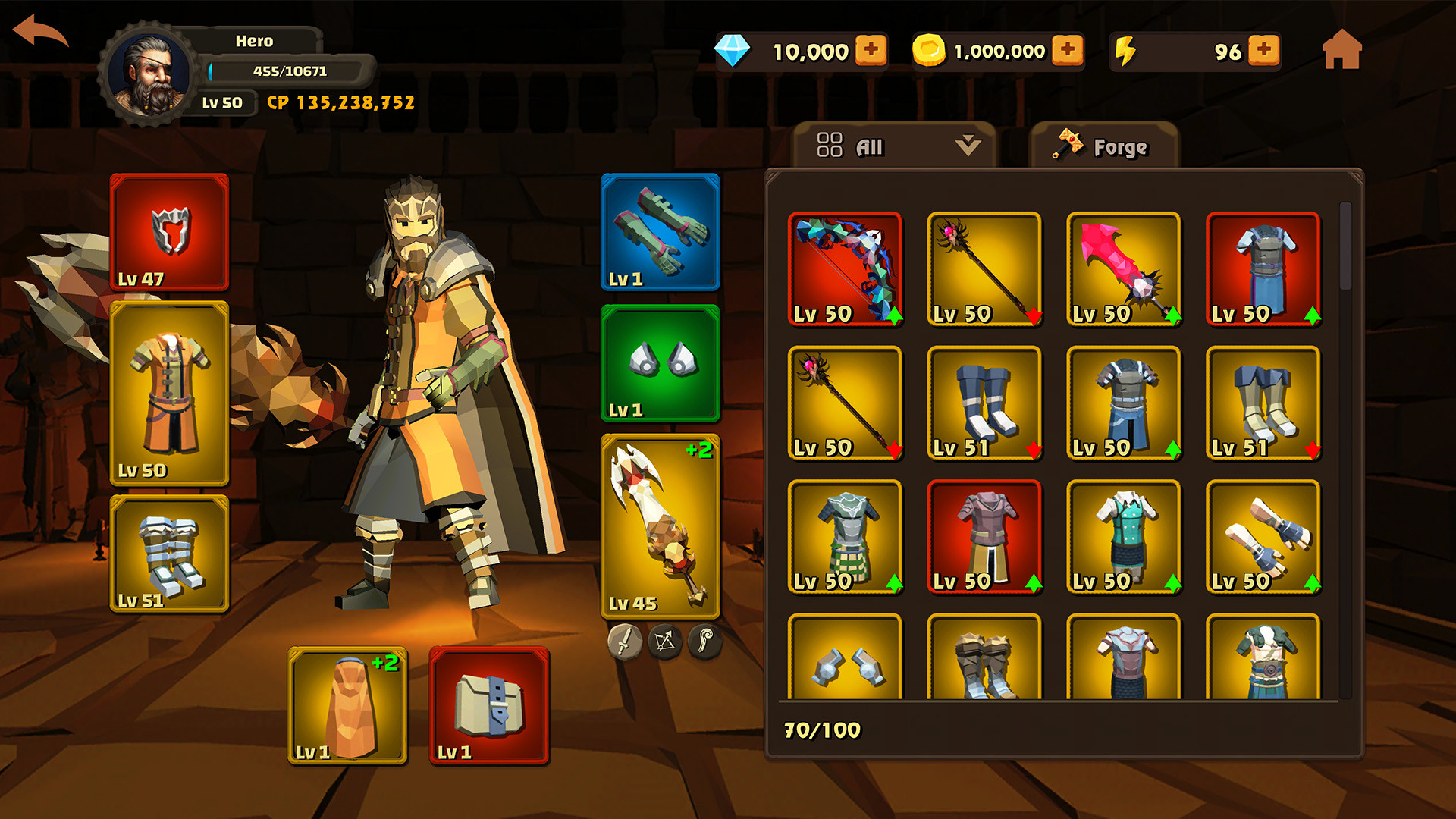Click the gold coin currency icon
Screen dimensions: 1456x819
[930, 51]
